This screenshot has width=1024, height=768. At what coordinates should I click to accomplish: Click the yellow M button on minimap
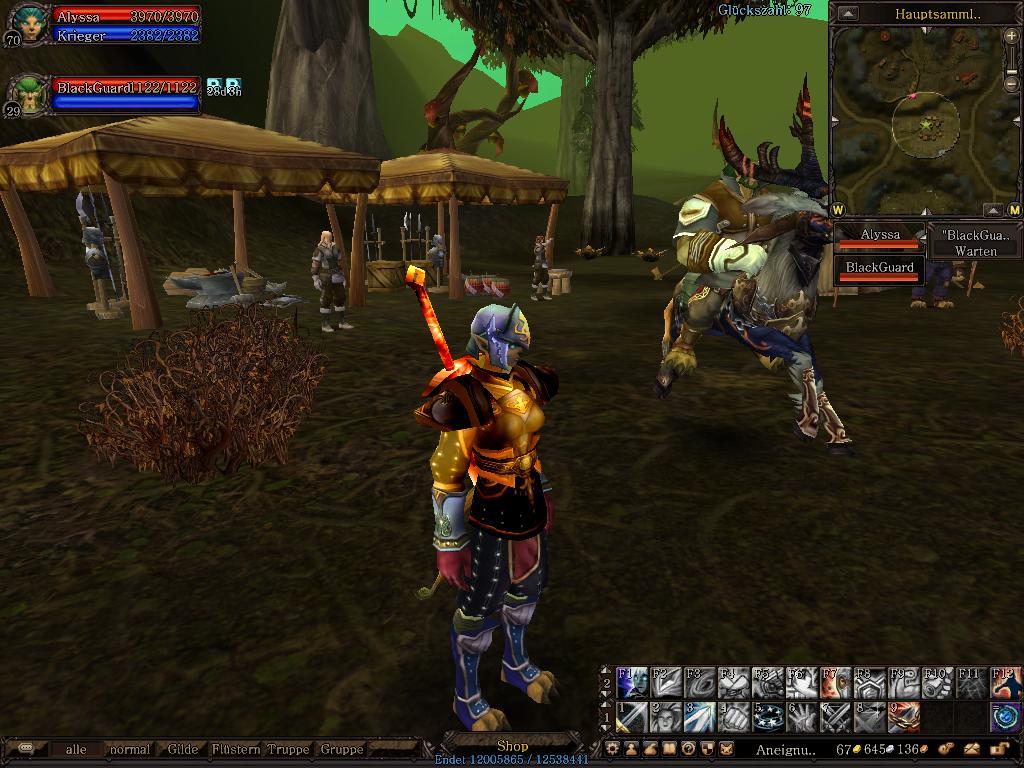click(x=1014, y=210)
